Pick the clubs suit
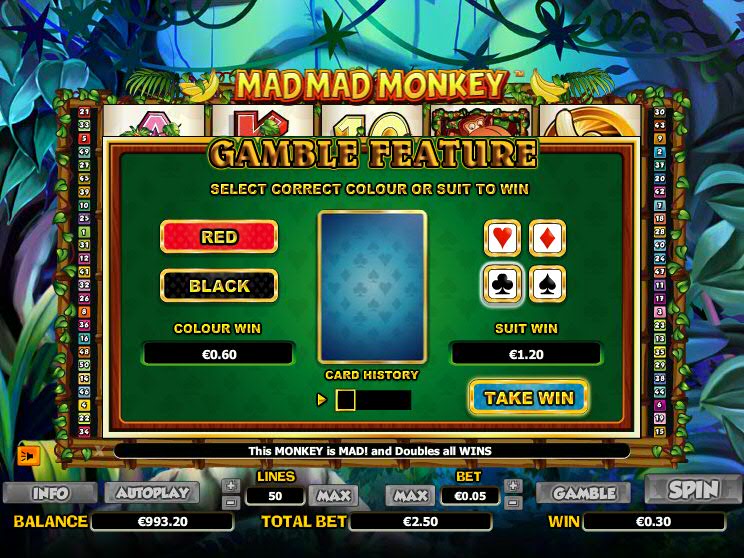This screenshot has width=744, height=558. point(502,284)
